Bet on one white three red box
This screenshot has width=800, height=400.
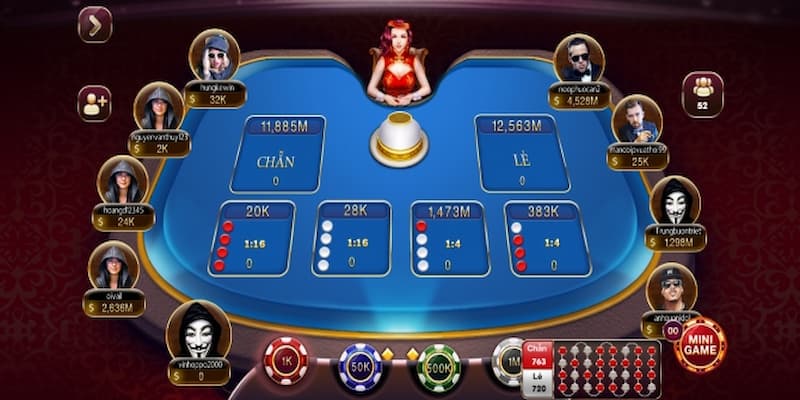click(545, 239)
